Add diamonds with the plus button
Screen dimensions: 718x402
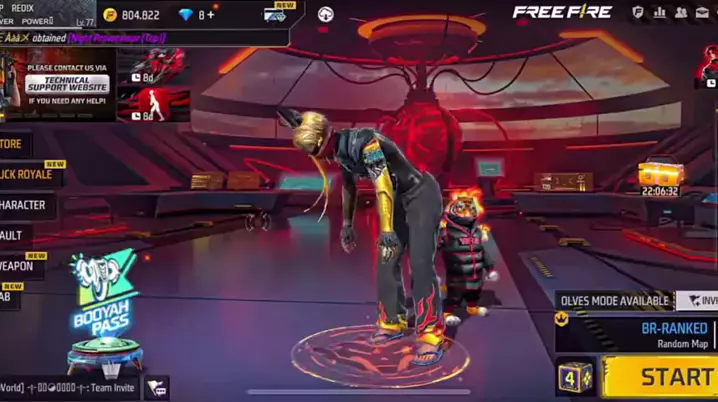(x=210, y=15)
